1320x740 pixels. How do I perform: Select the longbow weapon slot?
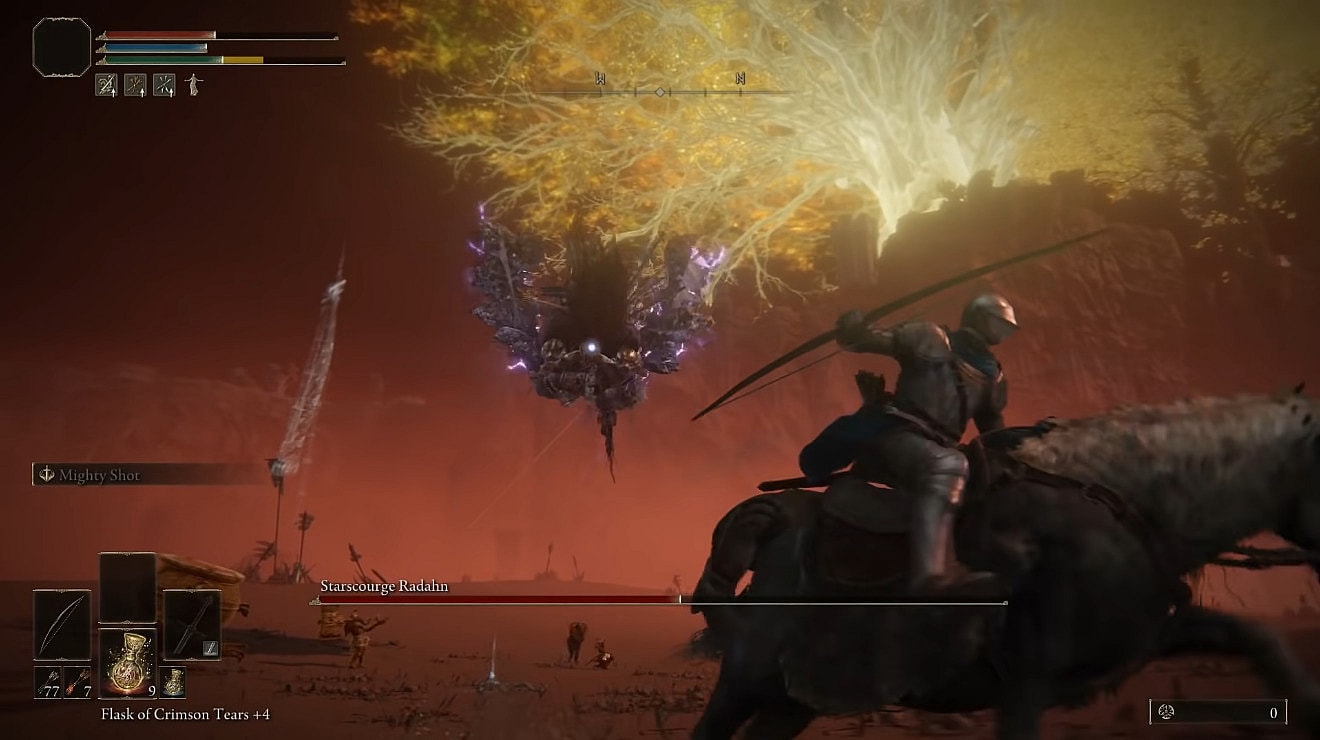click(62, 625)
